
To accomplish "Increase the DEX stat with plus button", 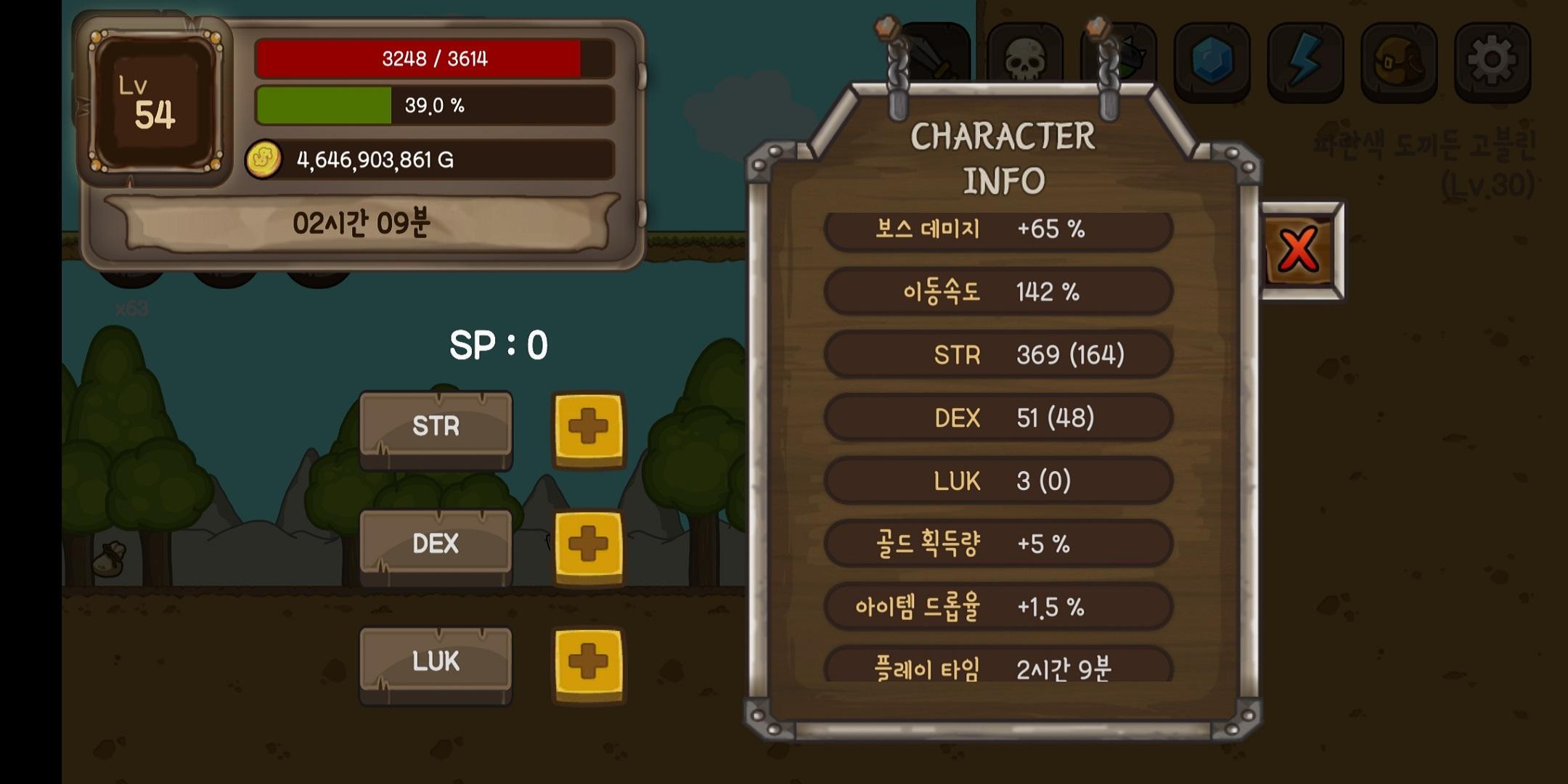I will coord(588,546).
